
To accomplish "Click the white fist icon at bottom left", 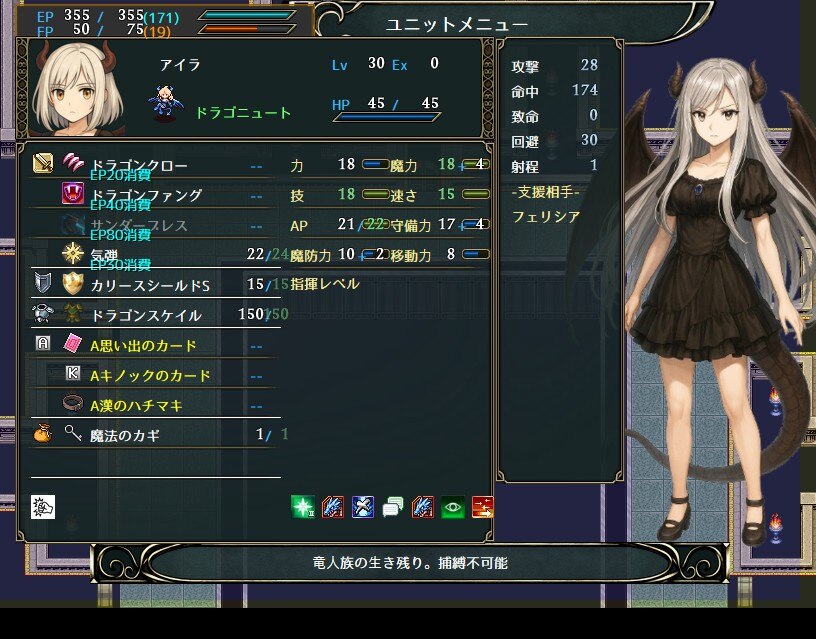I will click(43, 507).
